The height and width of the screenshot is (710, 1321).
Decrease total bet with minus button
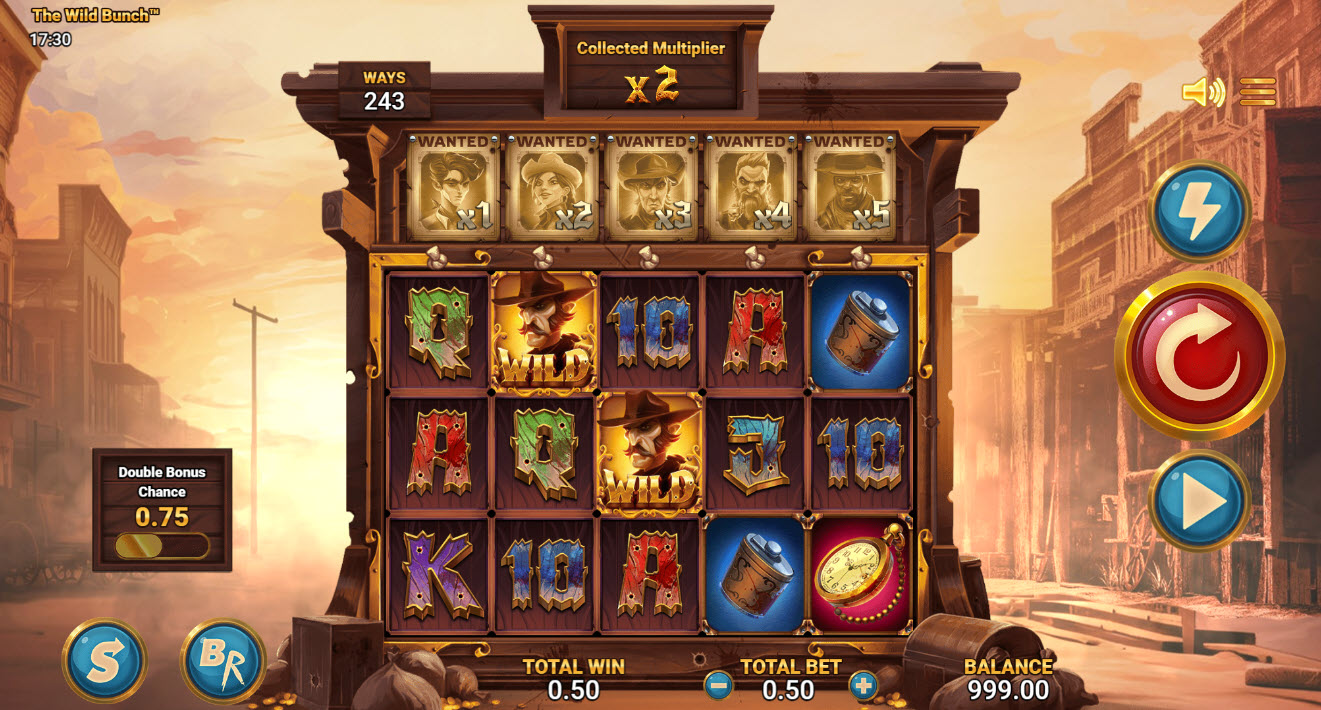[718, 686]
